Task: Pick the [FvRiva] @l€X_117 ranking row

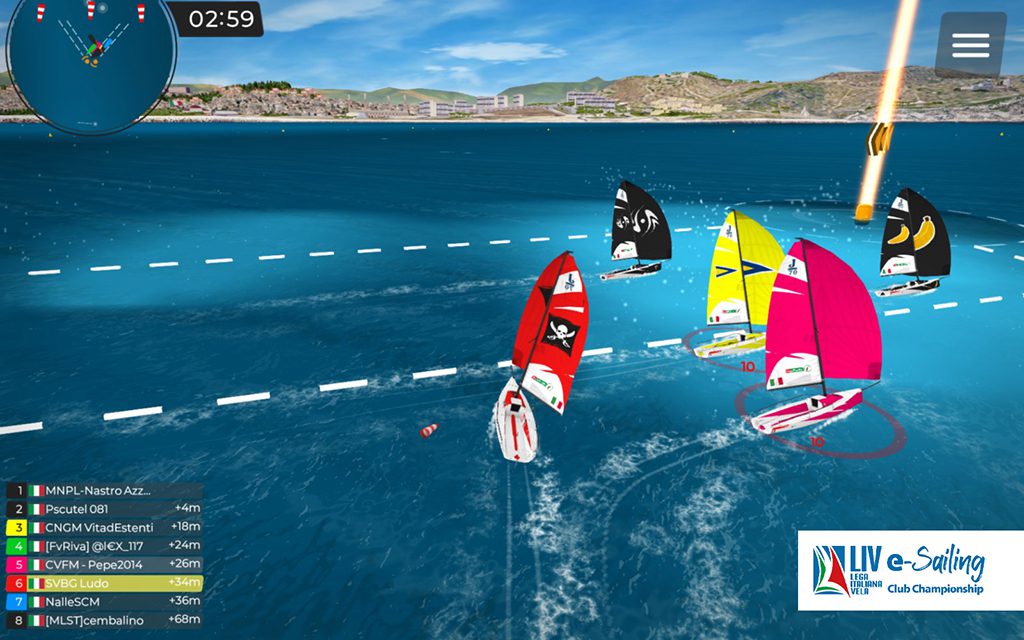Action: point(104,546)
